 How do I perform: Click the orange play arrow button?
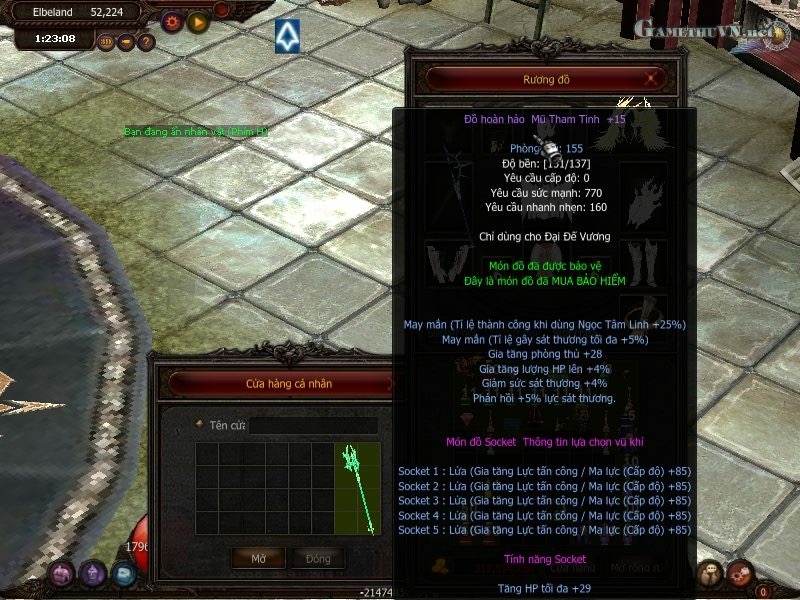tap(198, 21)
